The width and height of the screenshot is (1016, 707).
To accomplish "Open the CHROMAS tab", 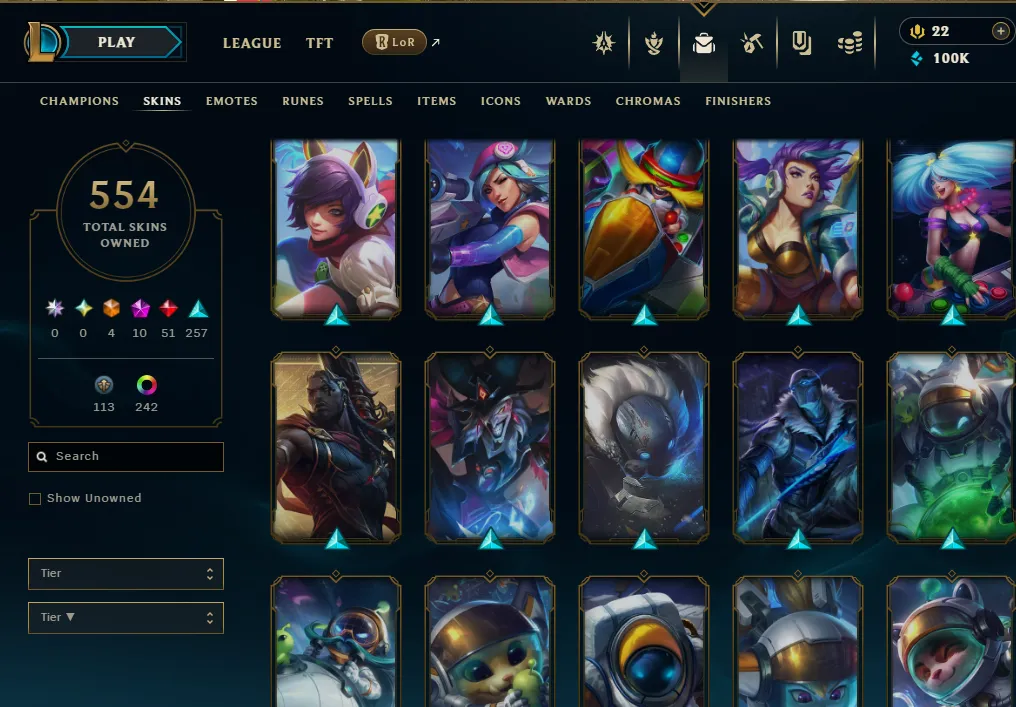I will tap(648, 101).
